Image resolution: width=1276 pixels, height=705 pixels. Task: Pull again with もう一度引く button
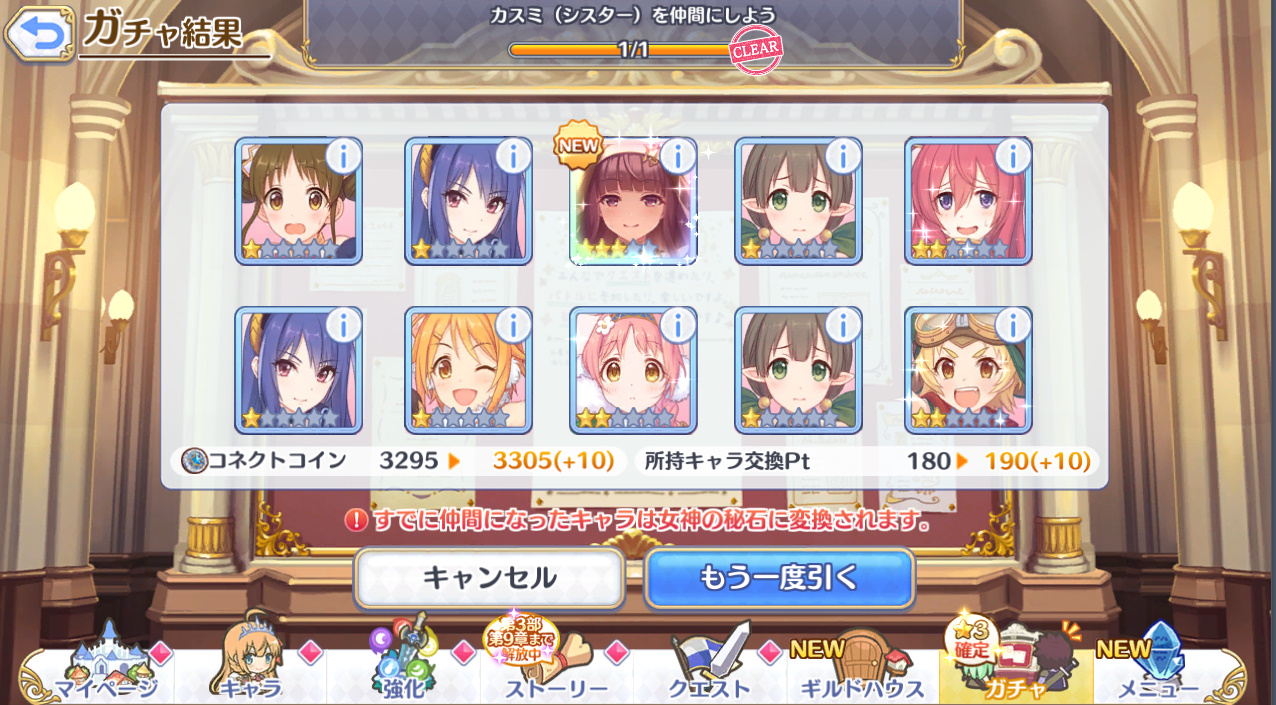pos(779,578)
